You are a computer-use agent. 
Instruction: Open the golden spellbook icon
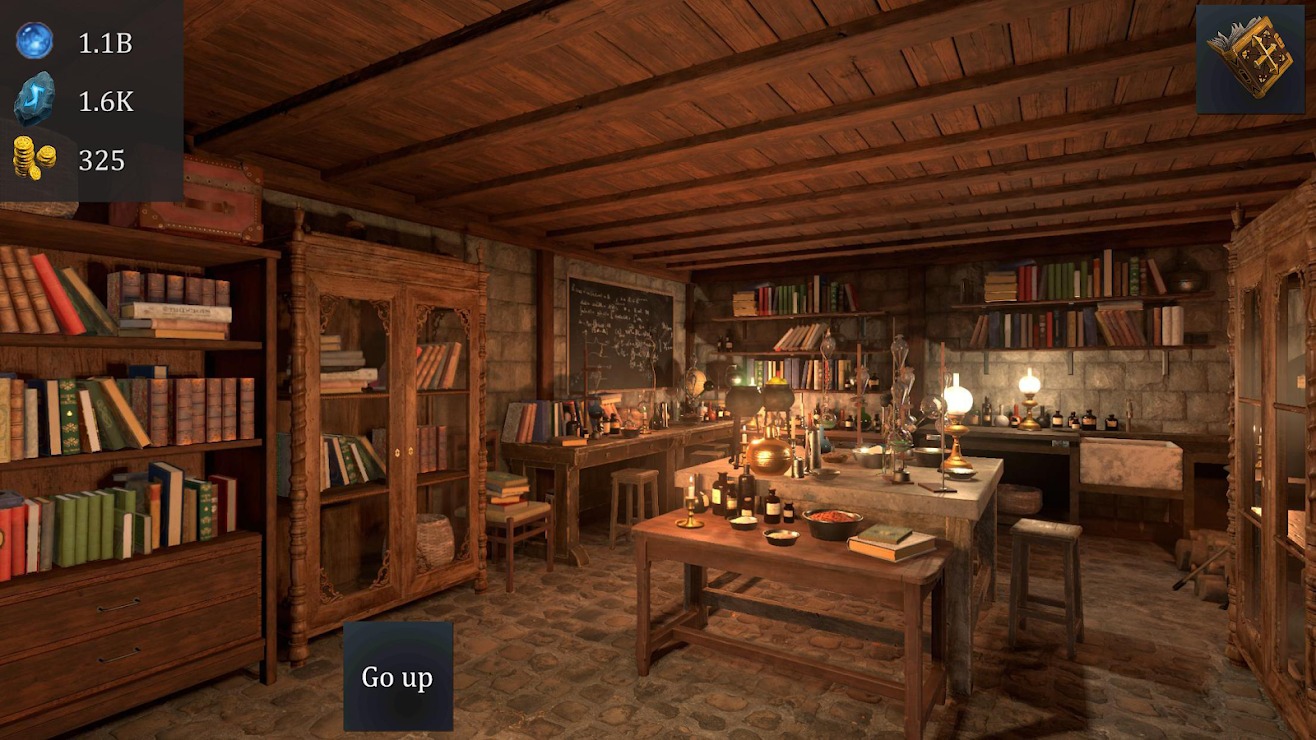[1249, 58]
